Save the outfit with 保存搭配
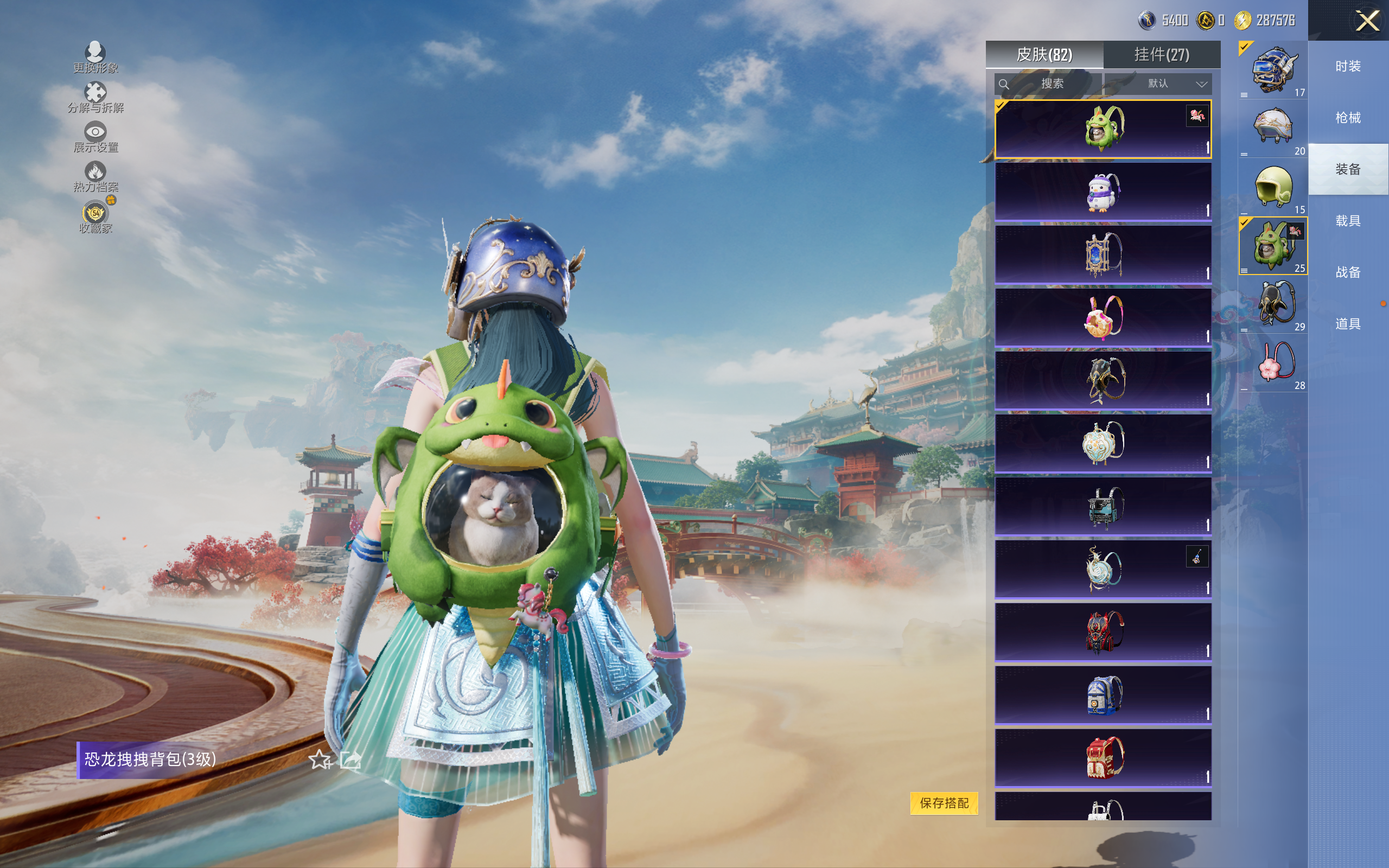This screenshot has width=1389, height=868. (944, 802)
